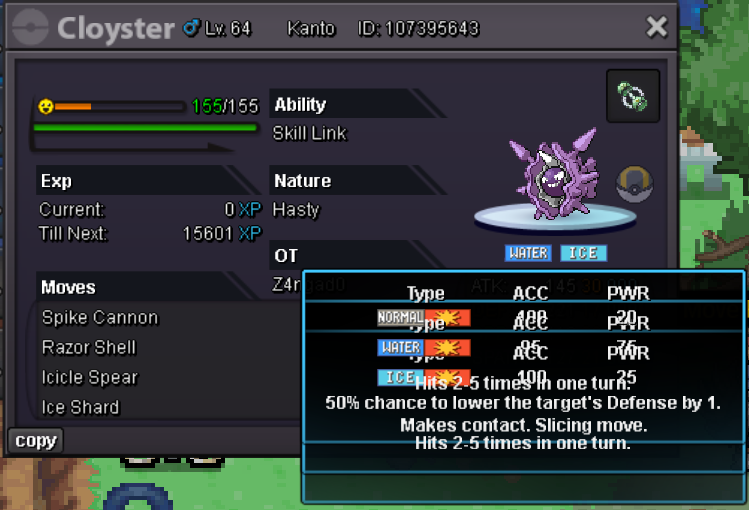Click the copy button
Image resolution: width=749 pixels, height=510 pixels.
pyautogui.click(x=36, y=441)
